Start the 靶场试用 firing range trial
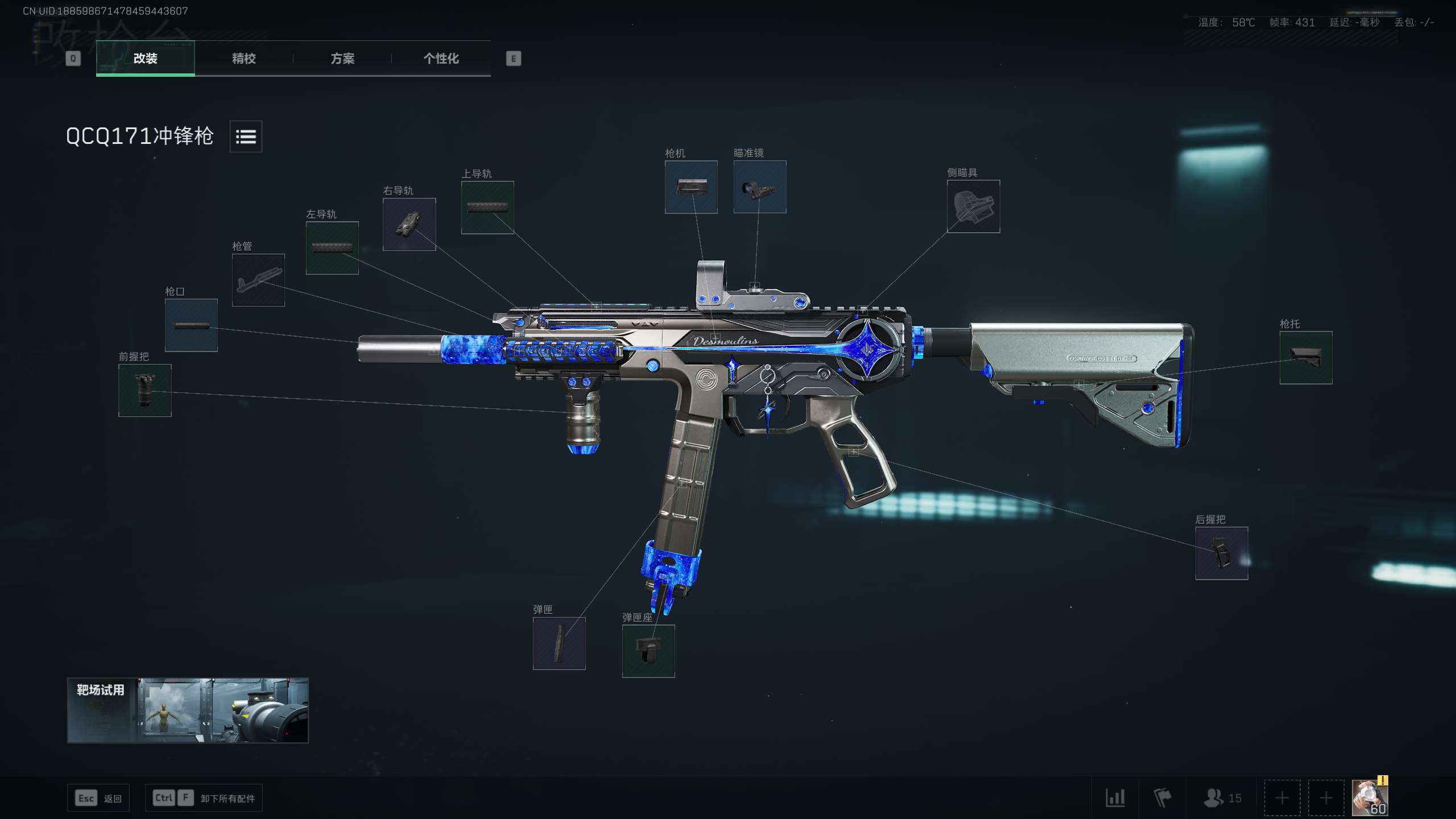Screen dimensions: 1456x819 pos(188,710)
